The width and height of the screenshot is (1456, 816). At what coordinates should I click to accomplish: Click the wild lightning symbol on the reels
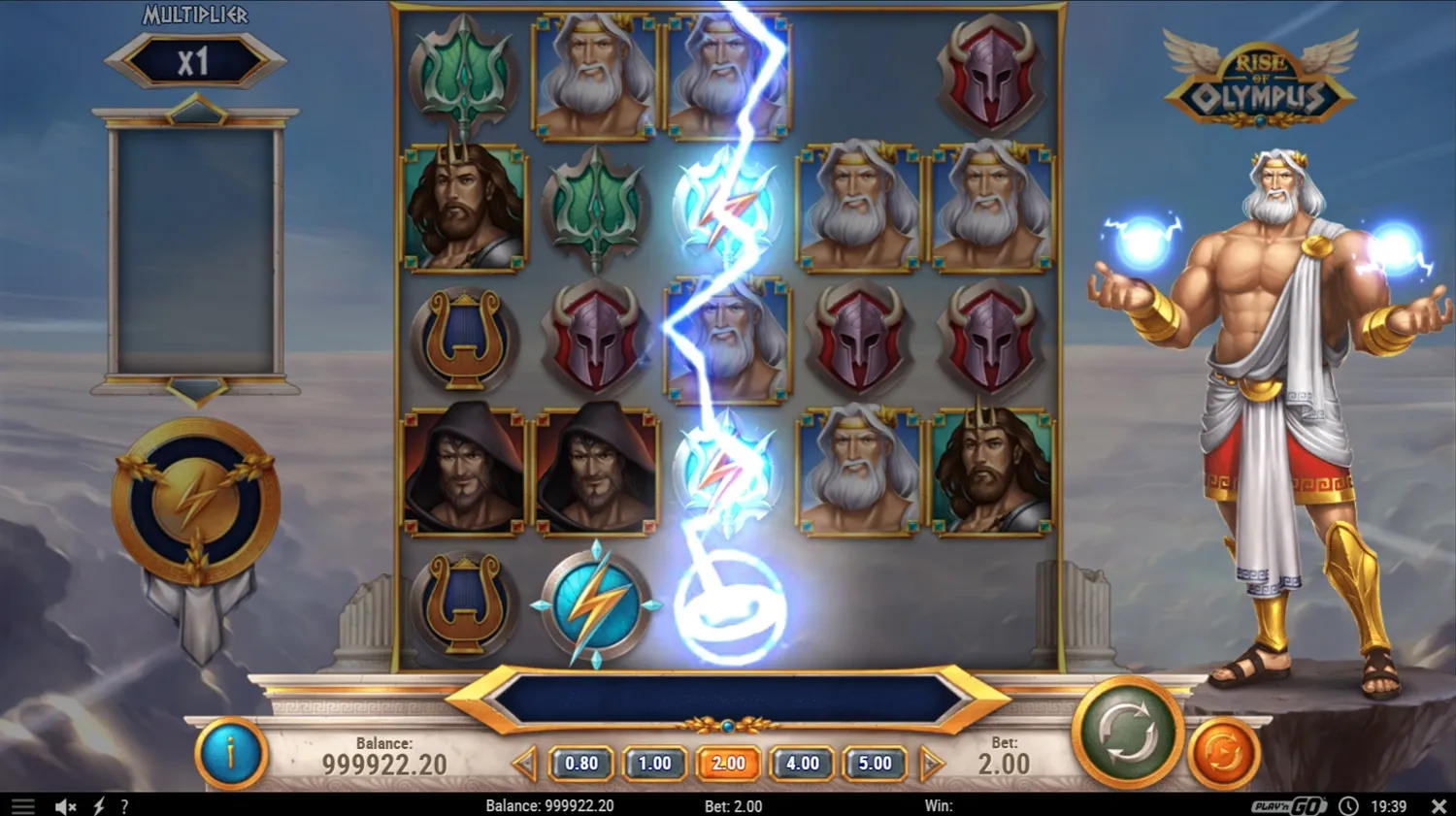click(594, 602)
